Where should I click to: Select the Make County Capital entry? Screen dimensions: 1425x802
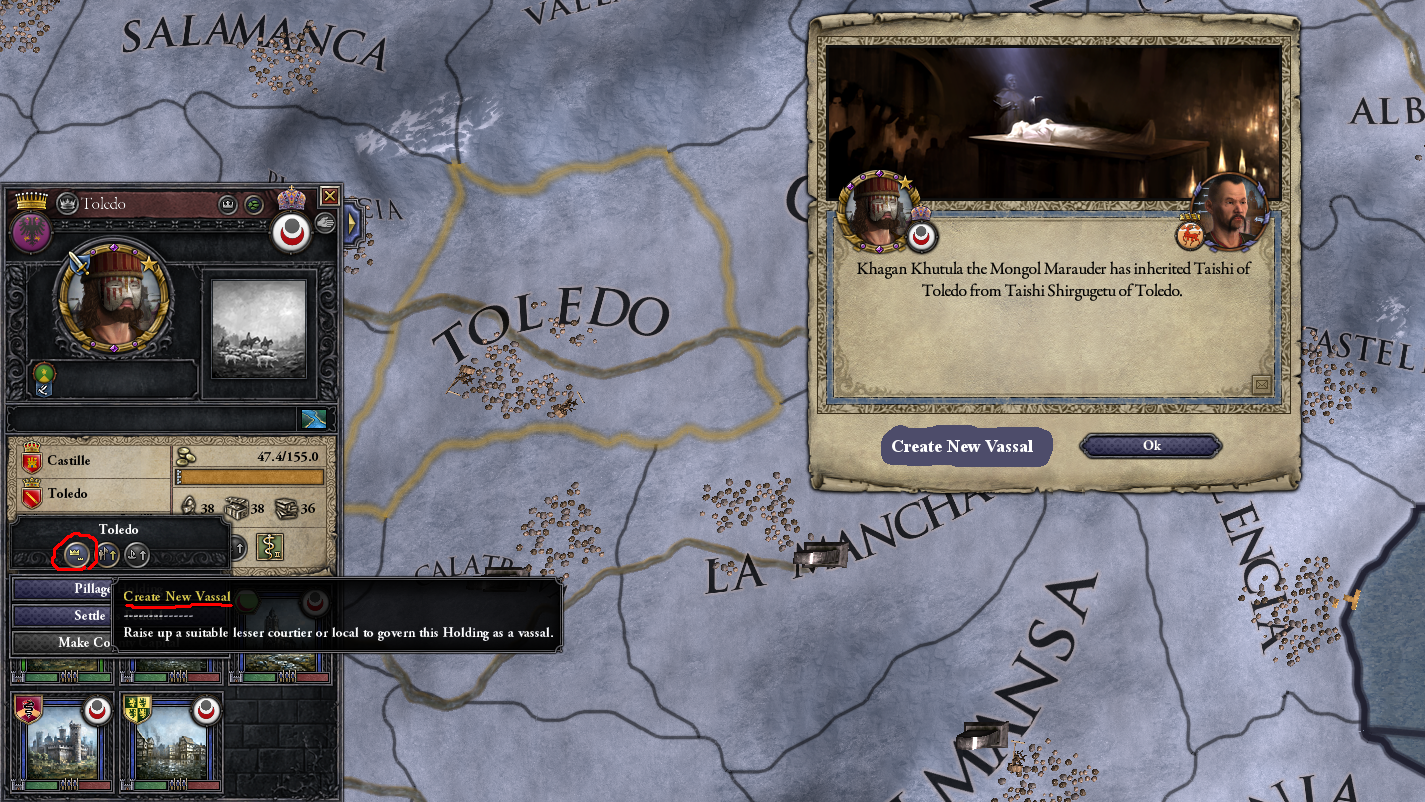[62, 643]
